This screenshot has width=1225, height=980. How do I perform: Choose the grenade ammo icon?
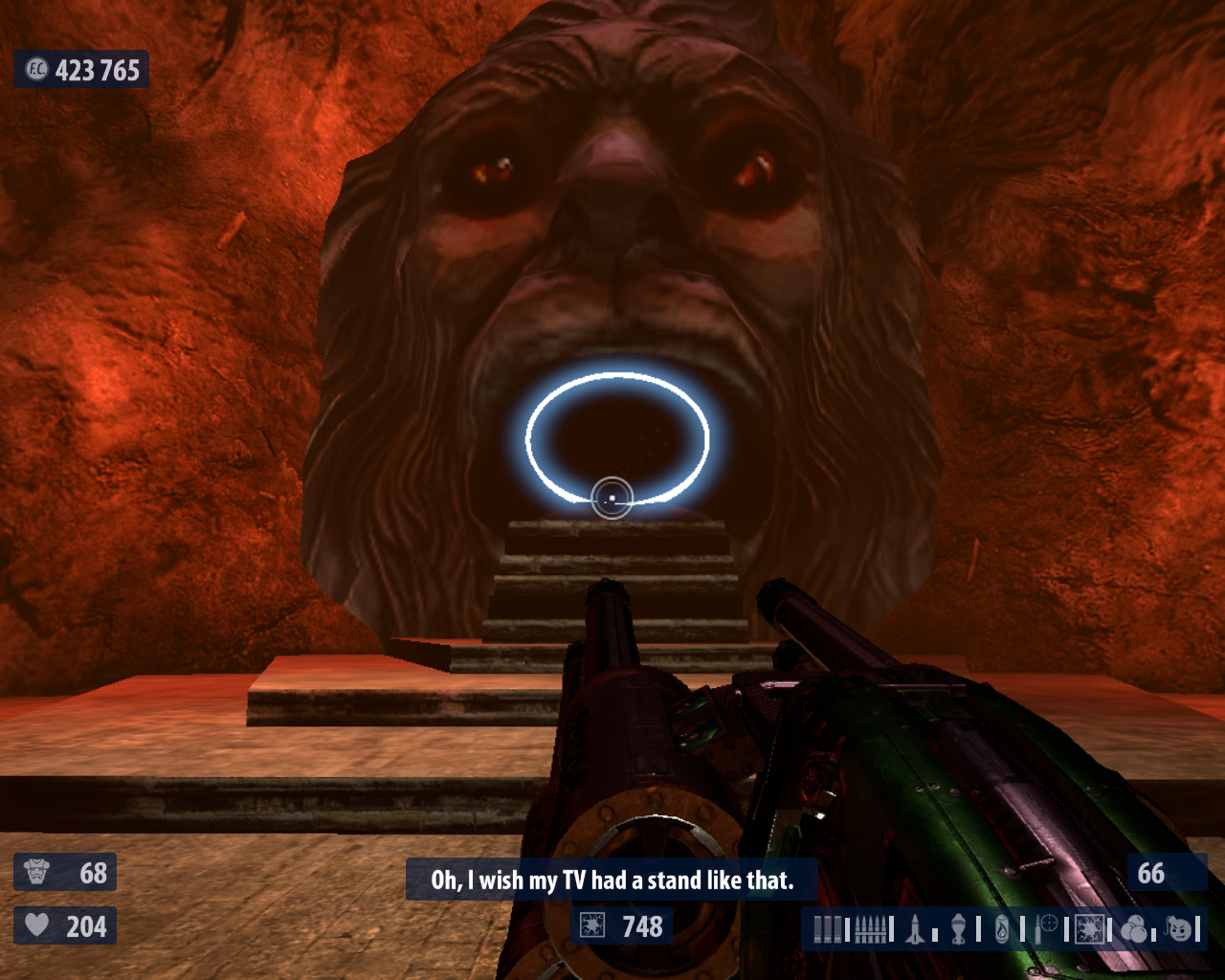(958, 928)
